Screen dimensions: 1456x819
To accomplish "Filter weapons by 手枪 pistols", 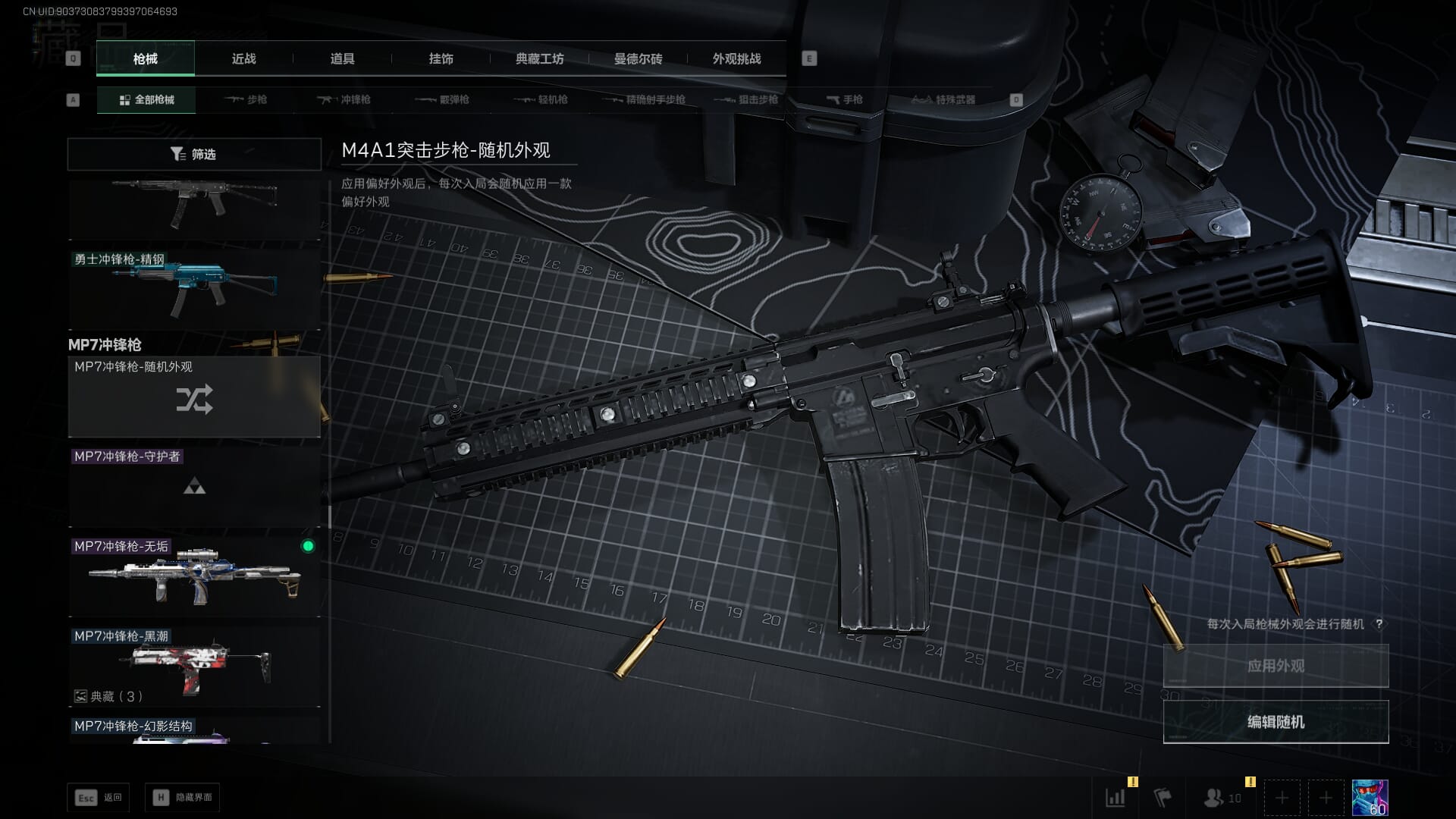I will pyautogui.click(x=844, y=99).
